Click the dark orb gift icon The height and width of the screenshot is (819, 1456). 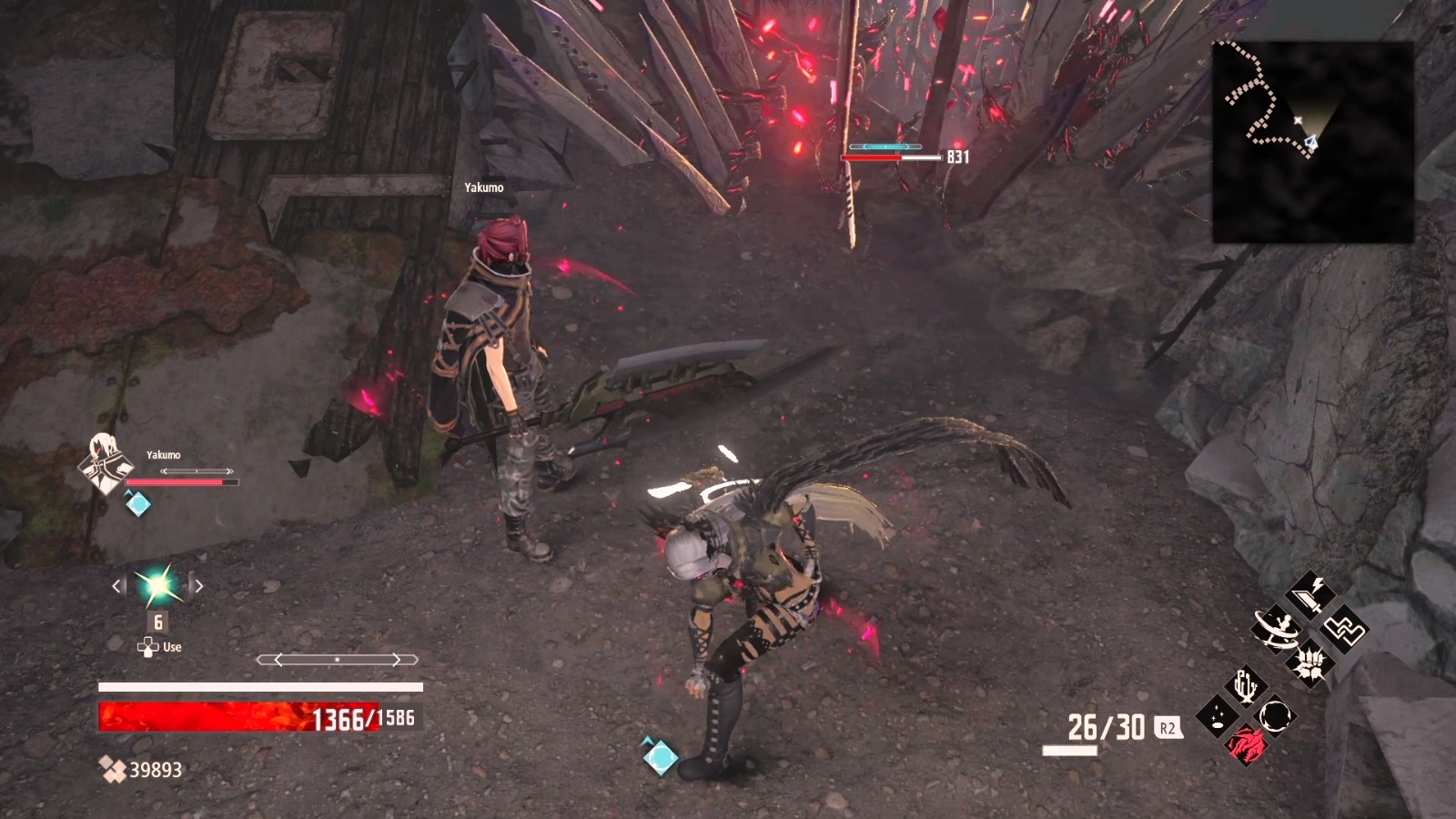point(1275,714)
